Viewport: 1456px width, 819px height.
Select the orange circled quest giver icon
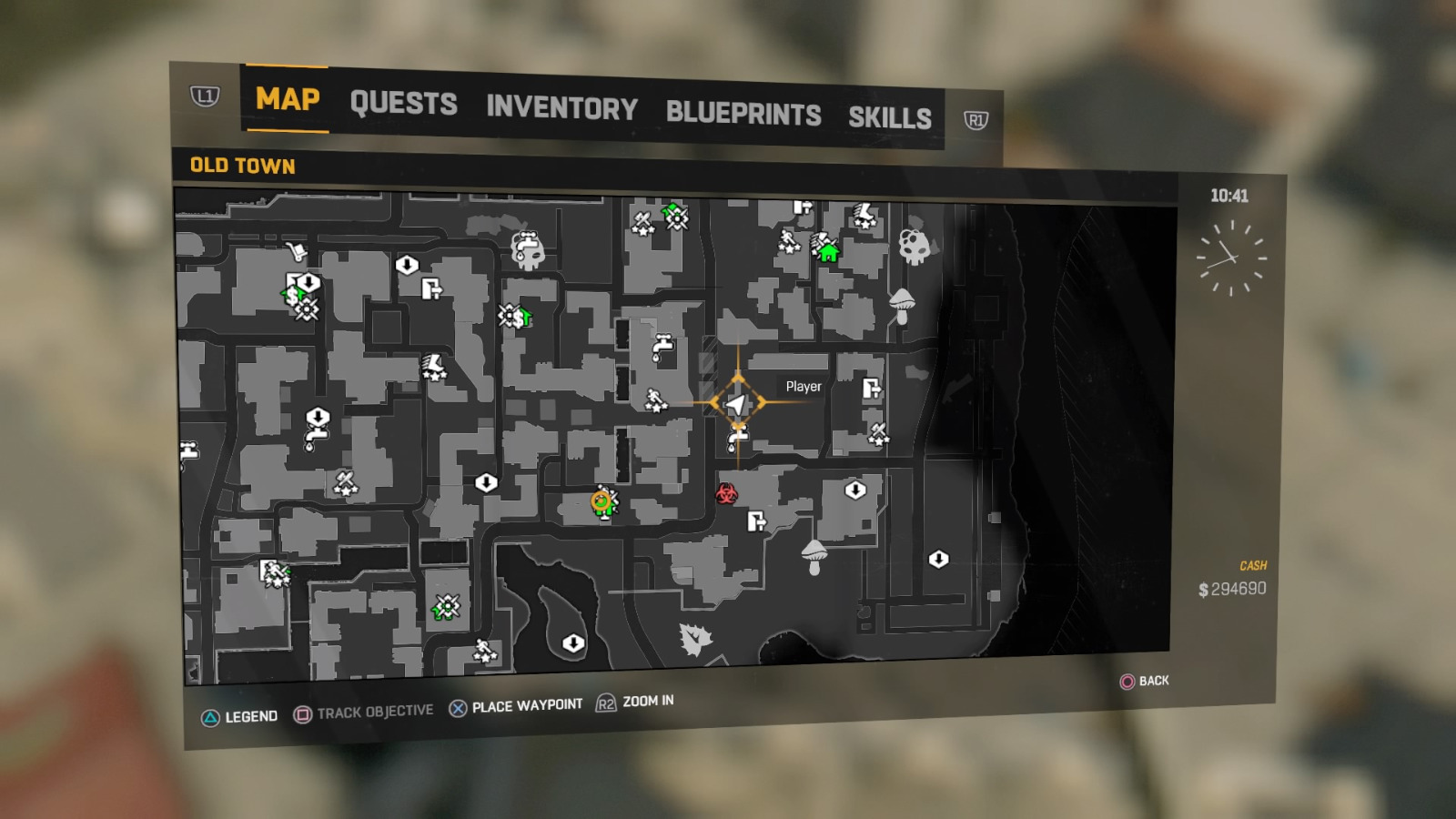[601, 500]
